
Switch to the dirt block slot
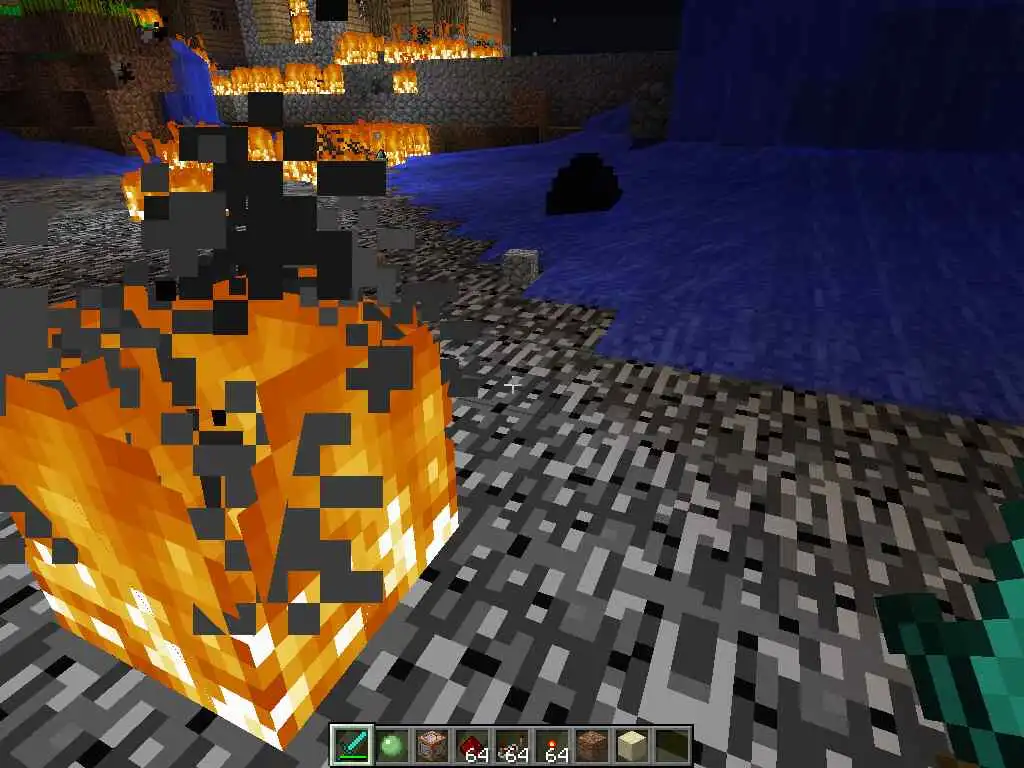[590, 745]
